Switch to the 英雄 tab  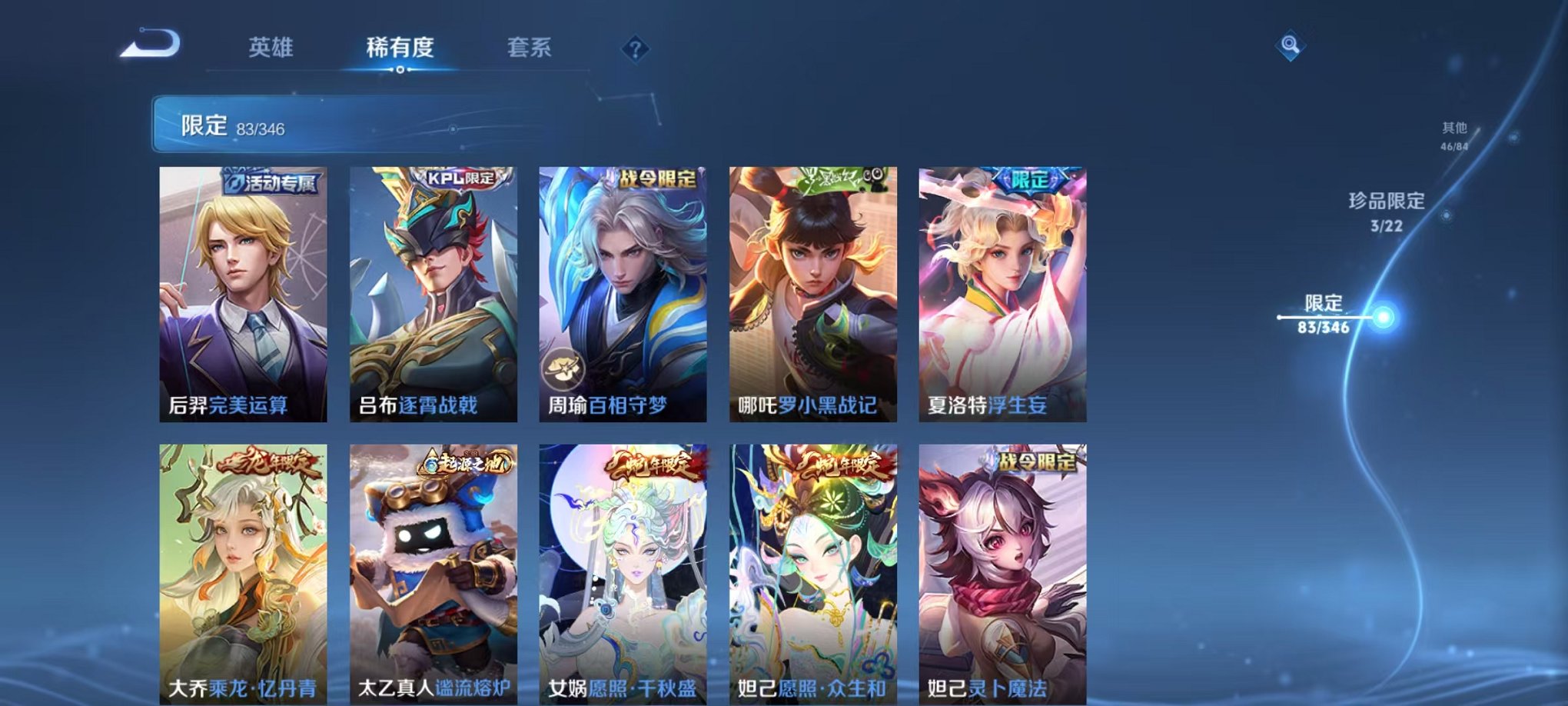[273, 48]
